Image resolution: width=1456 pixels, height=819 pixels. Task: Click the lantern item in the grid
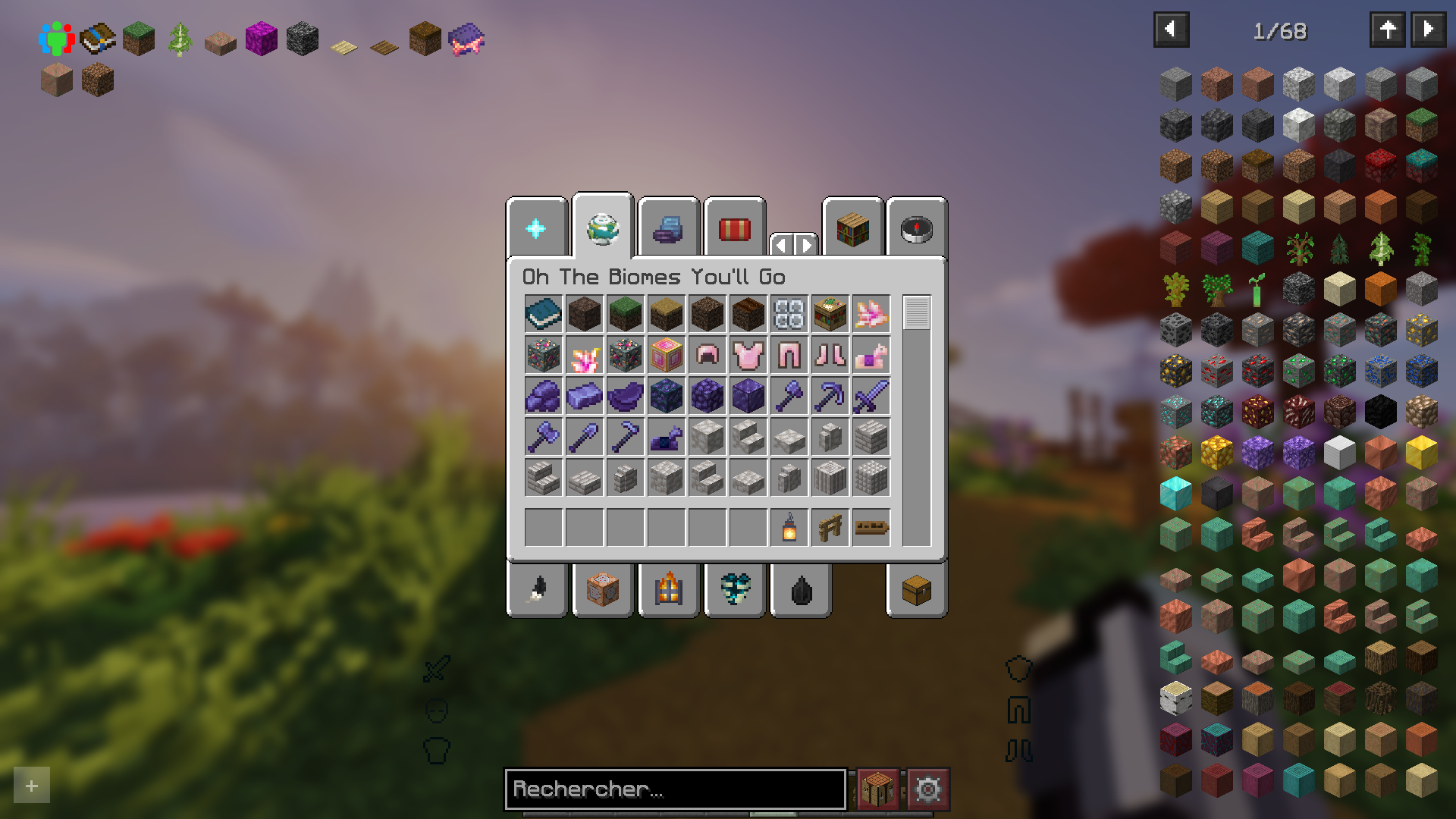[789, 526]
